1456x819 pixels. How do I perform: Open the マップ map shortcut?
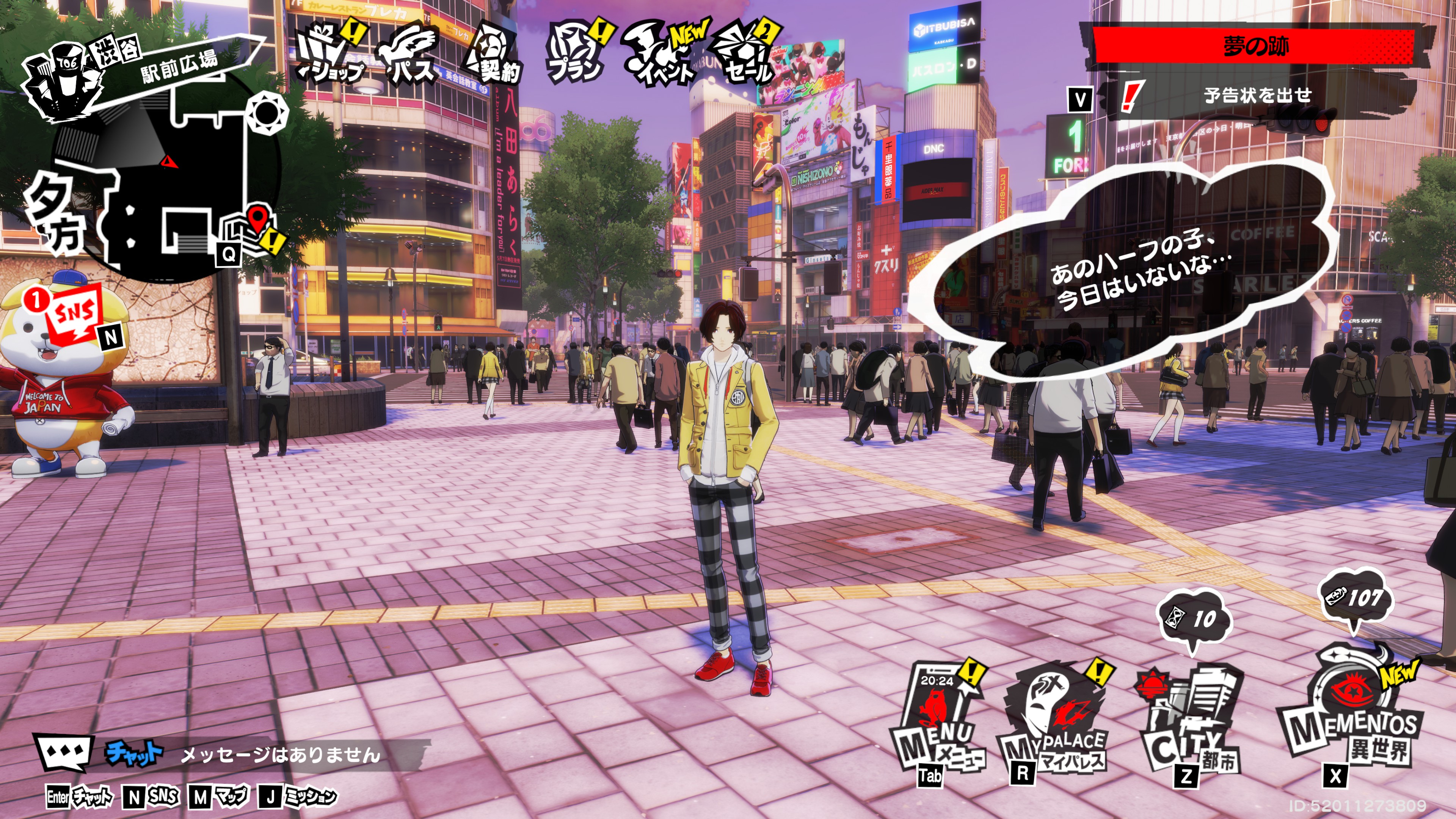219,797
